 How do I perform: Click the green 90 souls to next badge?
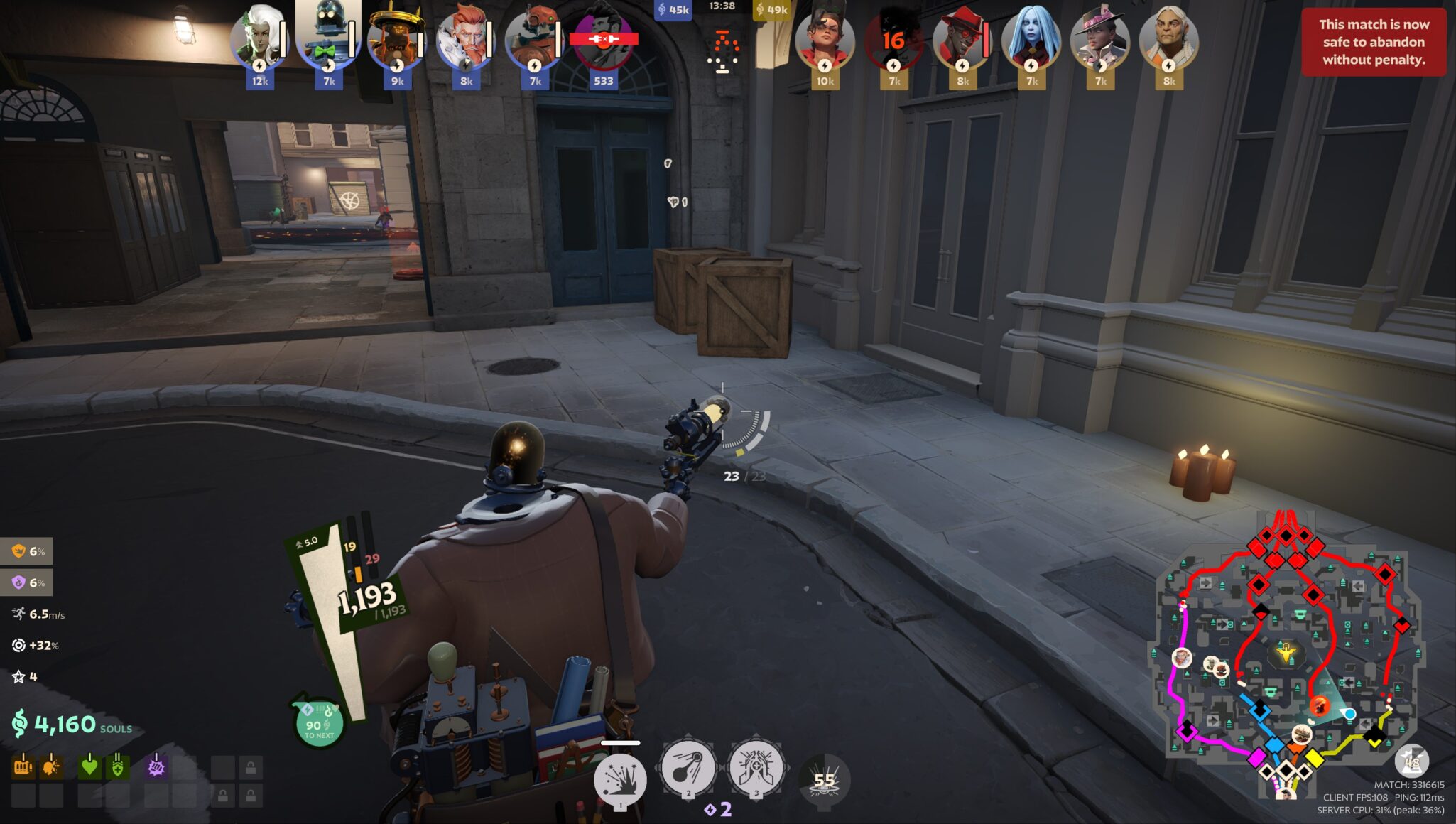318,725
